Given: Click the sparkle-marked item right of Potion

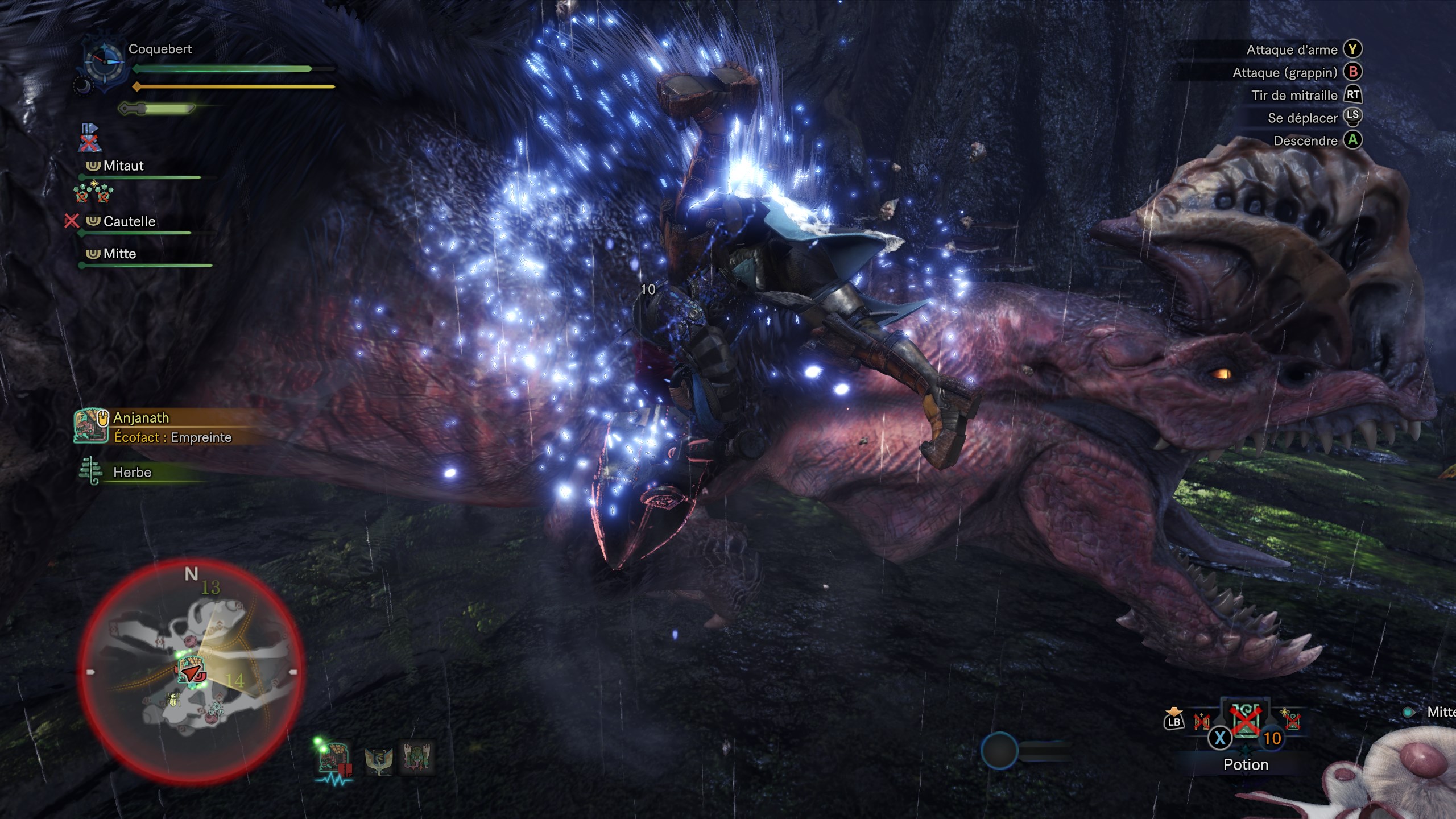Looking at the screenshot, I should coord(1291,720).
